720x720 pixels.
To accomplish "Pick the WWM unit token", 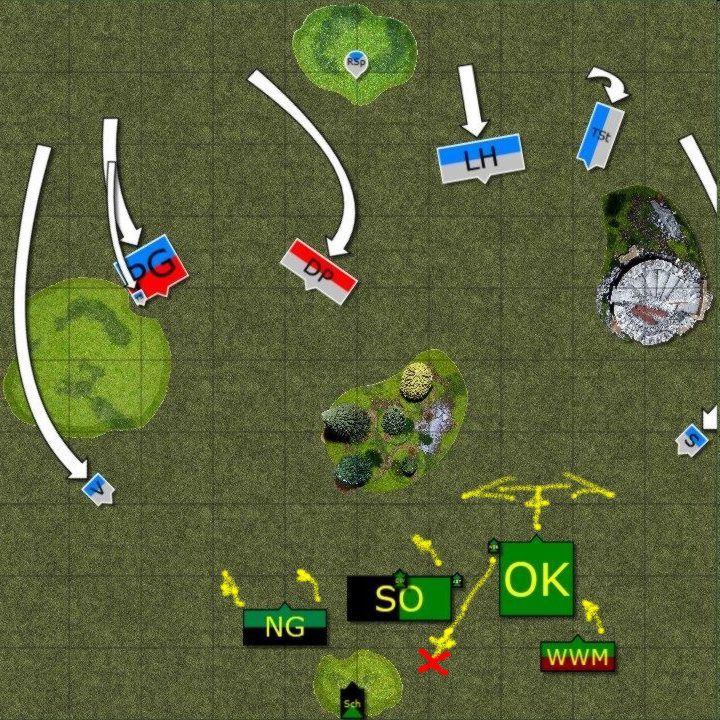I will tap(577, 657).
